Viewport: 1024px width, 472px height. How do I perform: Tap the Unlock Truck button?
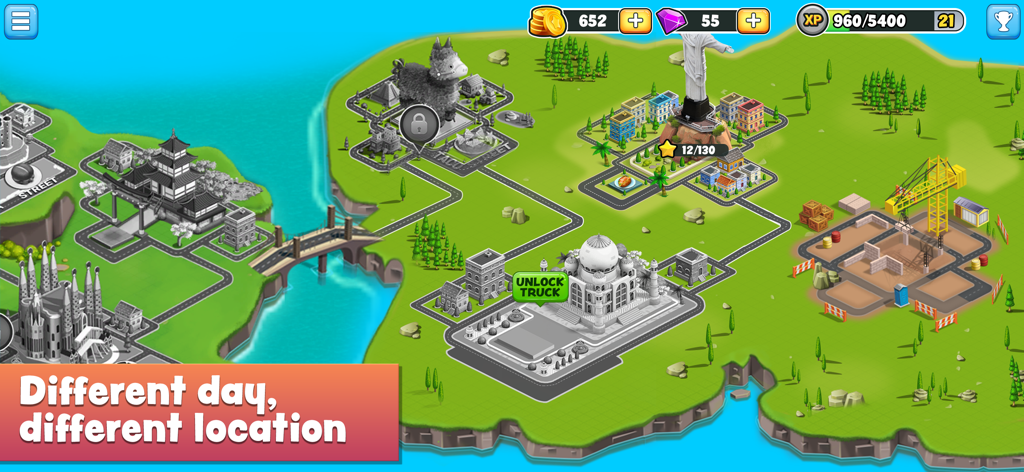540,287
